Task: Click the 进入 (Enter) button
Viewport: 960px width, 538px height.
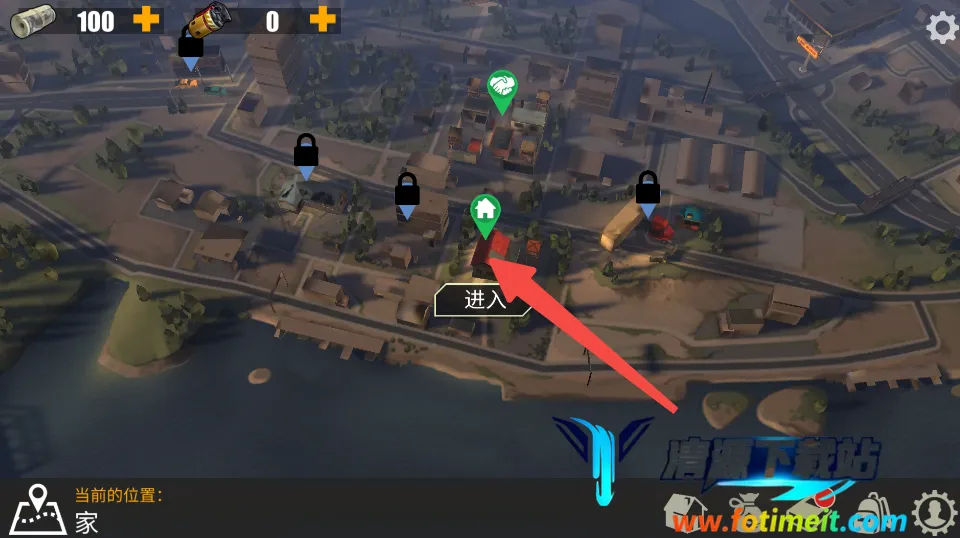Action: pyautogui.click(x=484, y=300)
